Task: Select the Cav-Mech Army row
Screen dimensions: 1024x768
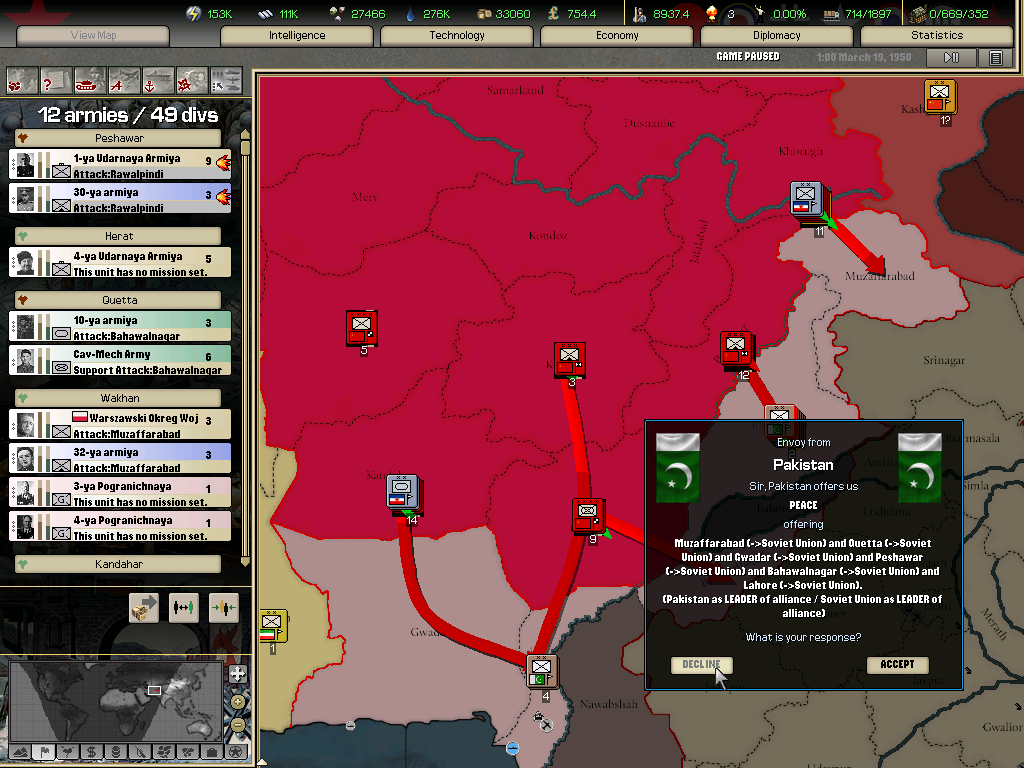Action: tap(120, 361)
